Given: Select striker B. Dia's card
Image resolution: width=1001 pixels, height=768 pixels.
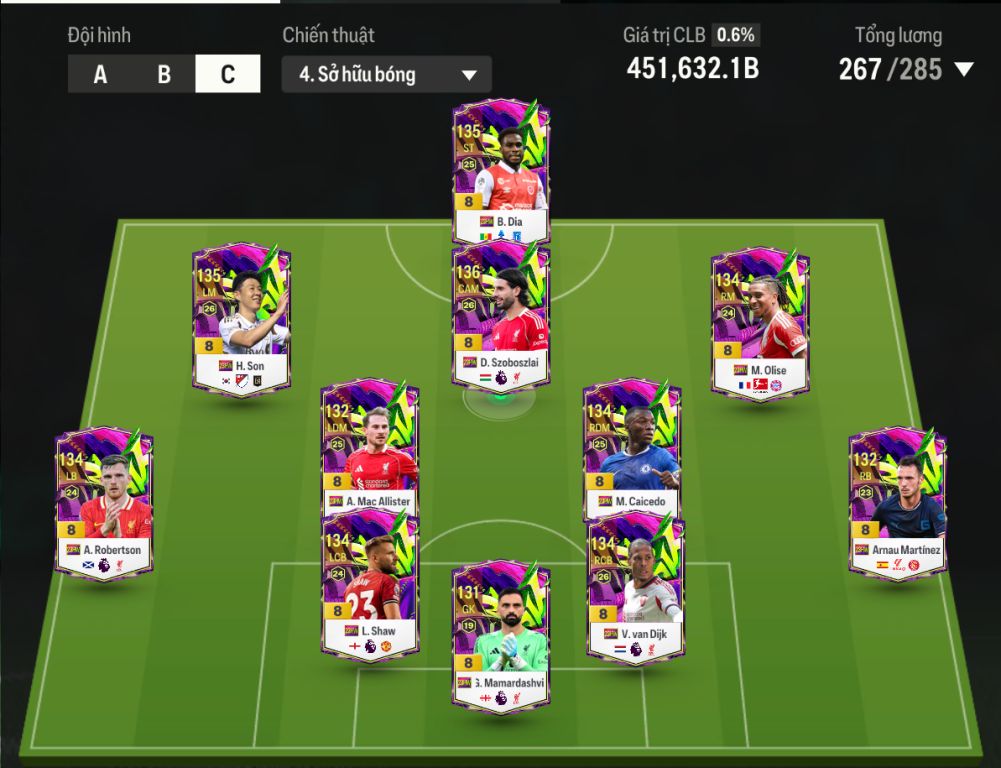Looking at the screenshot, I should [x=501, y=170].
